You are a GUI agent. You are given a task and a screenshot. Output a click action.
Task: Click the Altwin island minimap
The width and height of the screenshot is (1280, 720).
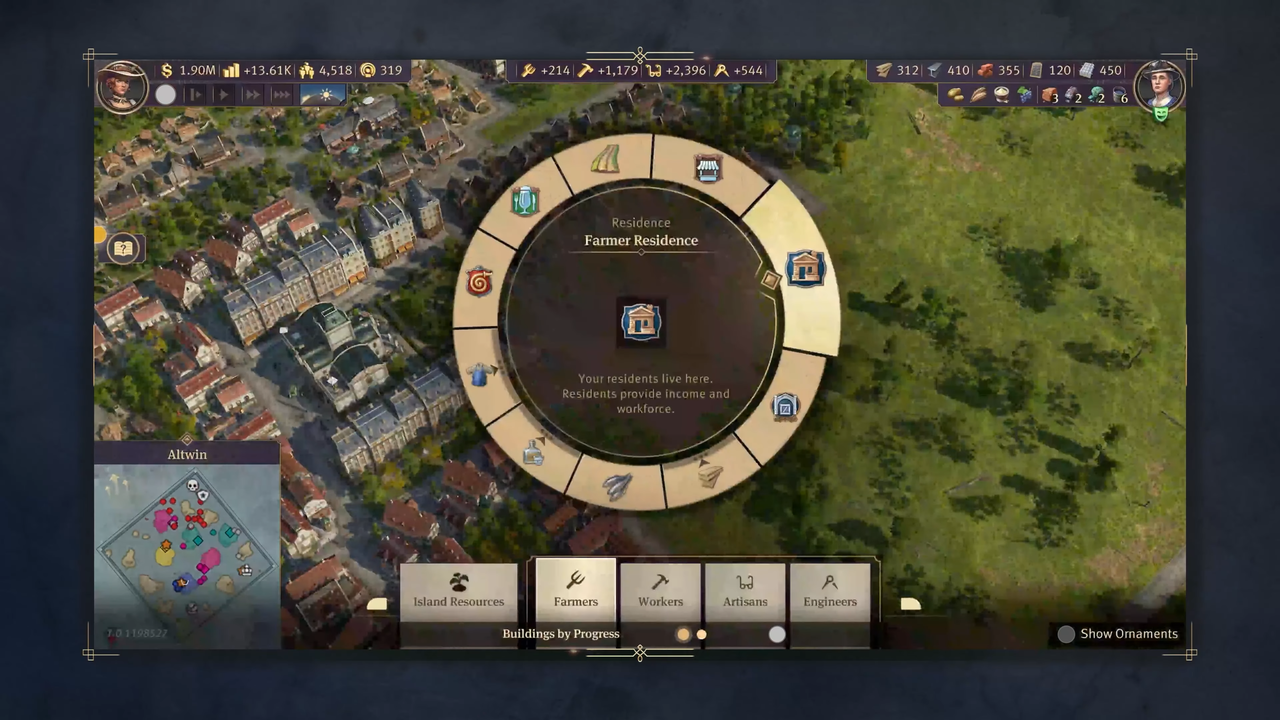click(x=187, y=545)
